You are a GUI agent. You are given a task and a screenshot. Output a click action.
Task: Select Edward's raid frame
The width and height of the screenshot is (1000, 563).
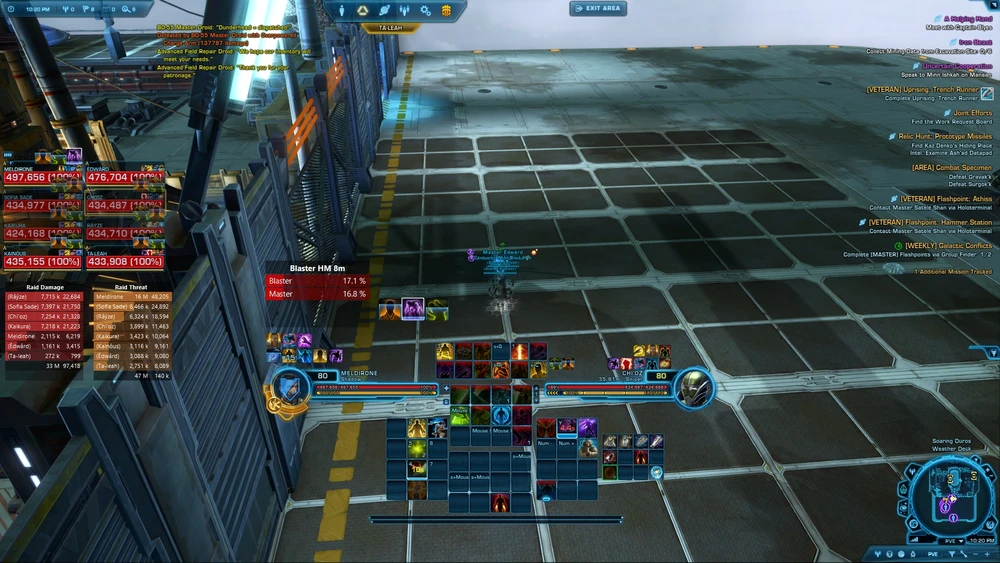pyautogui.click(x=125, y=176)
